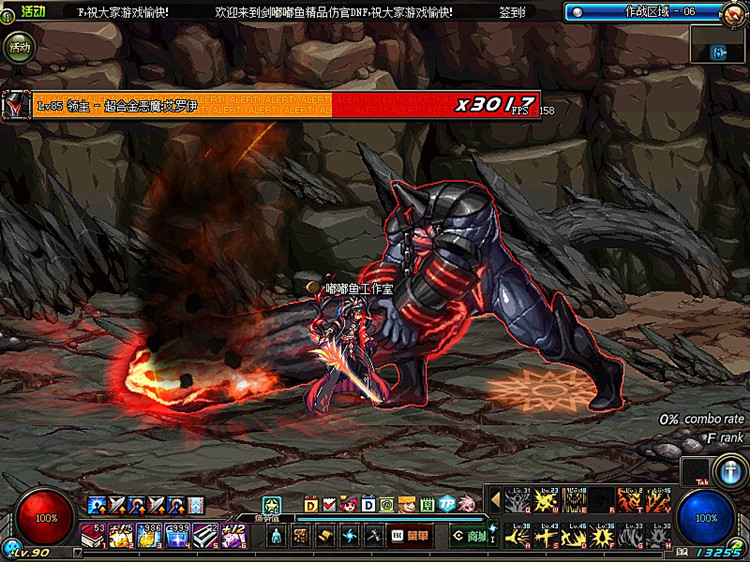Open the 商城 cash shop
750x562 pixels.
(468, 536)
